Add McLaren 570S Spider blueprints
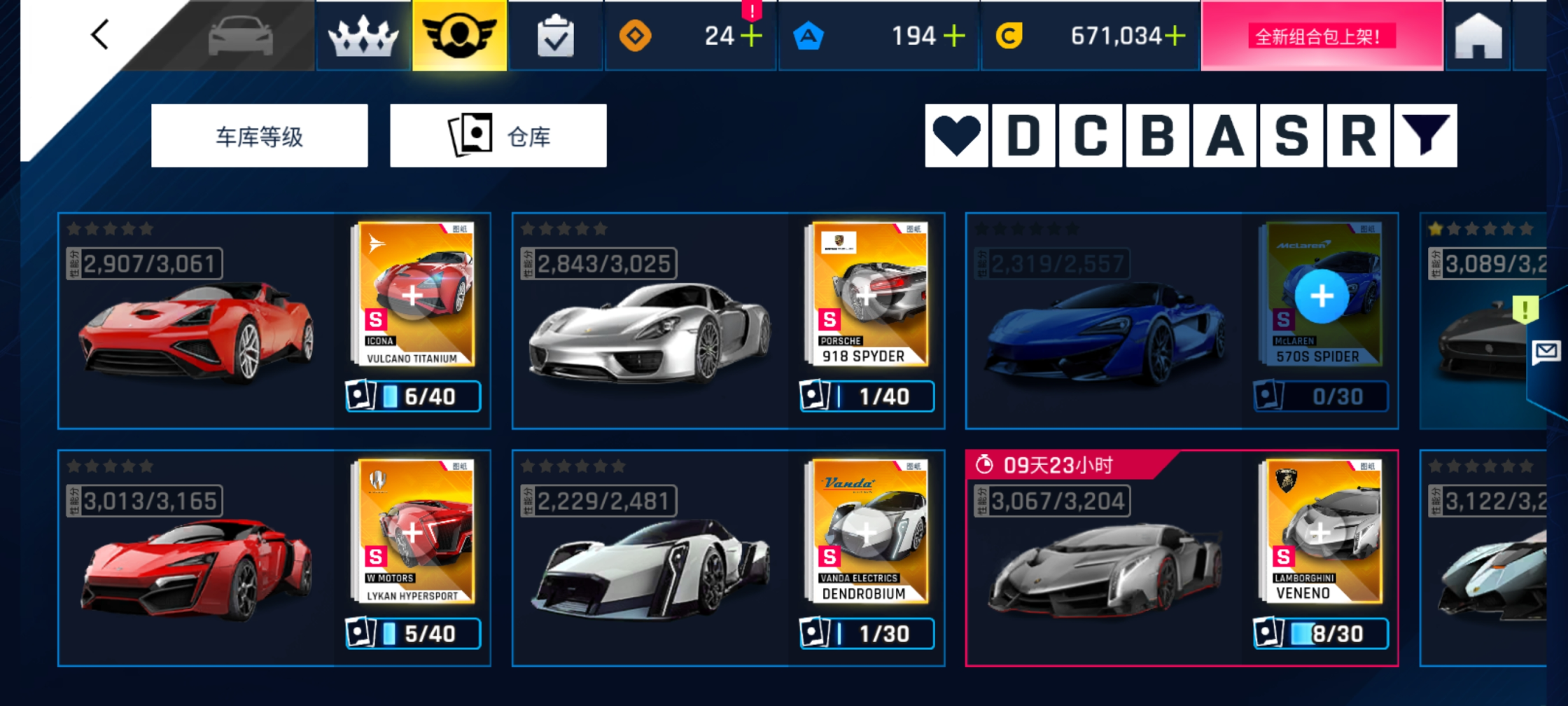 [1321, 296]
